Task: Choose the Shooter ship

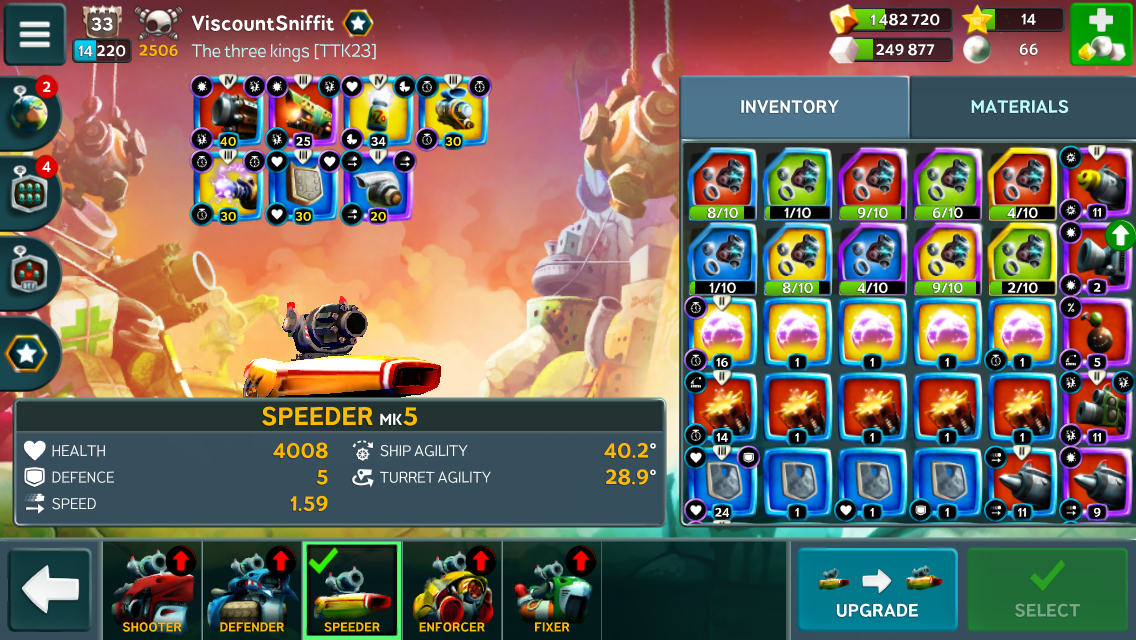Action: [x=152, y=590]
